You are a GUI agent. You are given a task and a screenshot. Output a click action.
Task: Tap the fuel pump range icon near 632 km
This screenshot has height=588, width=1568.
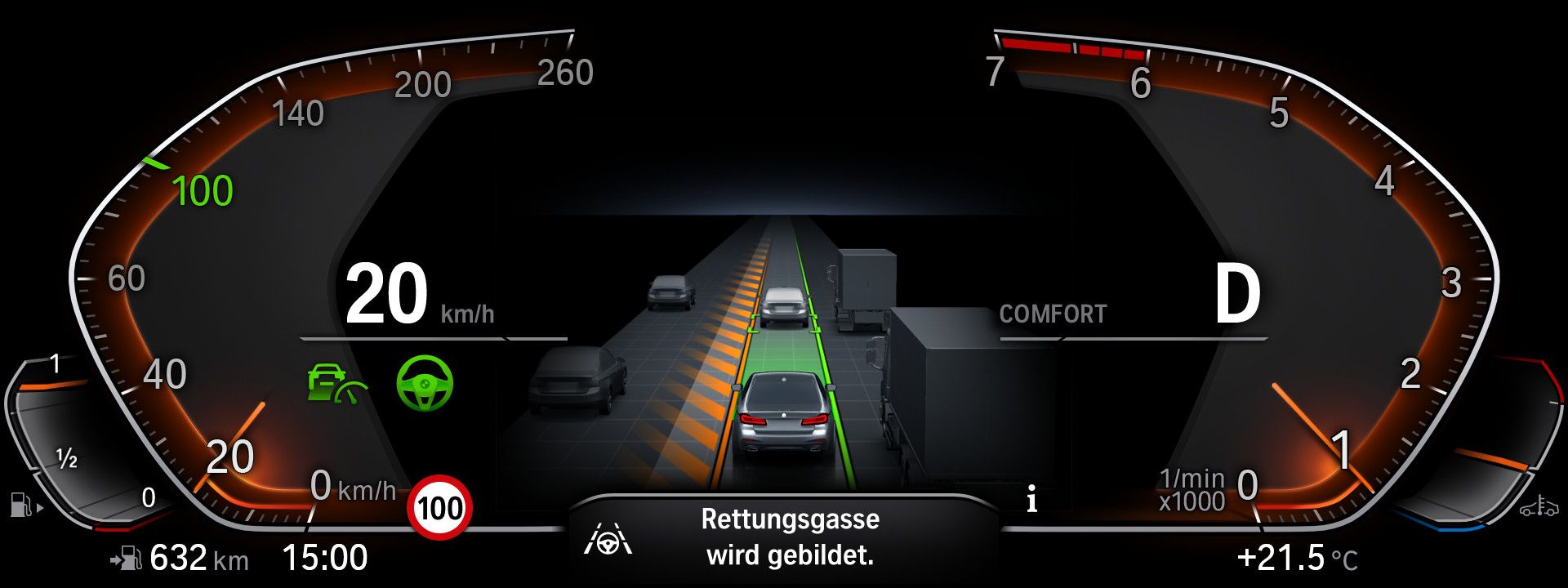tap(127, 558)
